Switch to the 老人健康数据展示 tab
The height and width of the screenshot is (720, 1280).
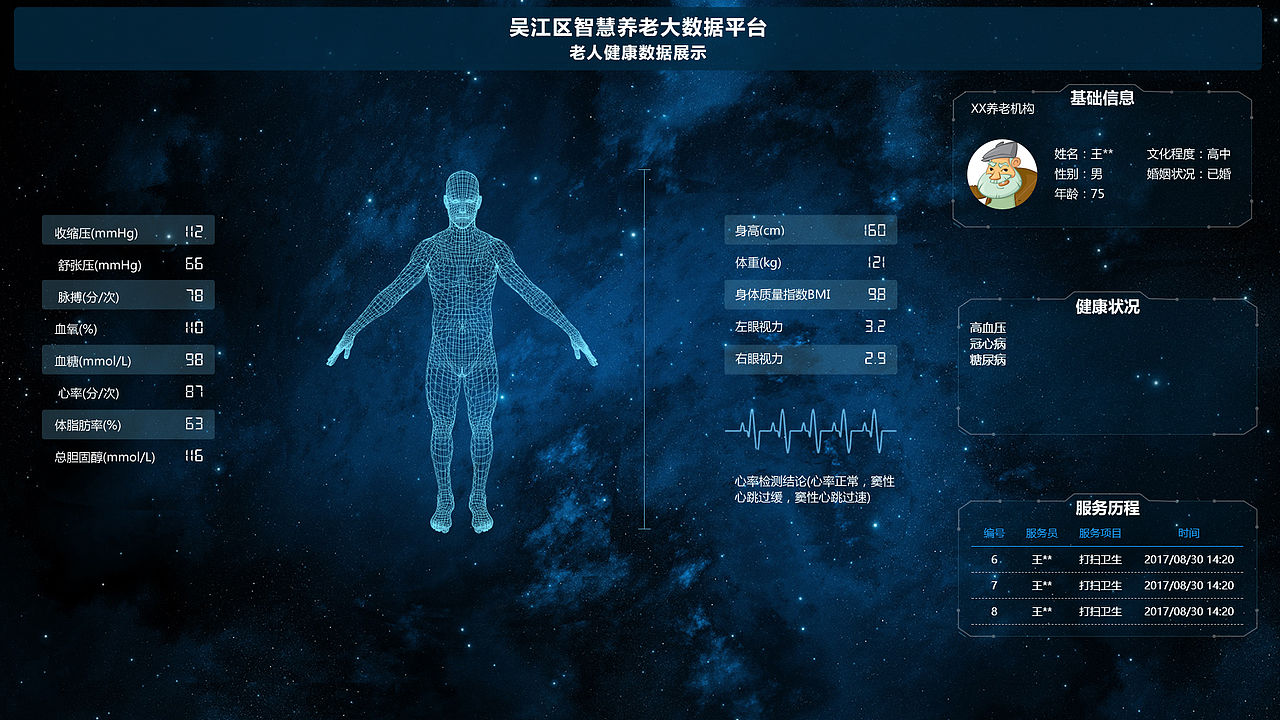click(x=640, y=53)
